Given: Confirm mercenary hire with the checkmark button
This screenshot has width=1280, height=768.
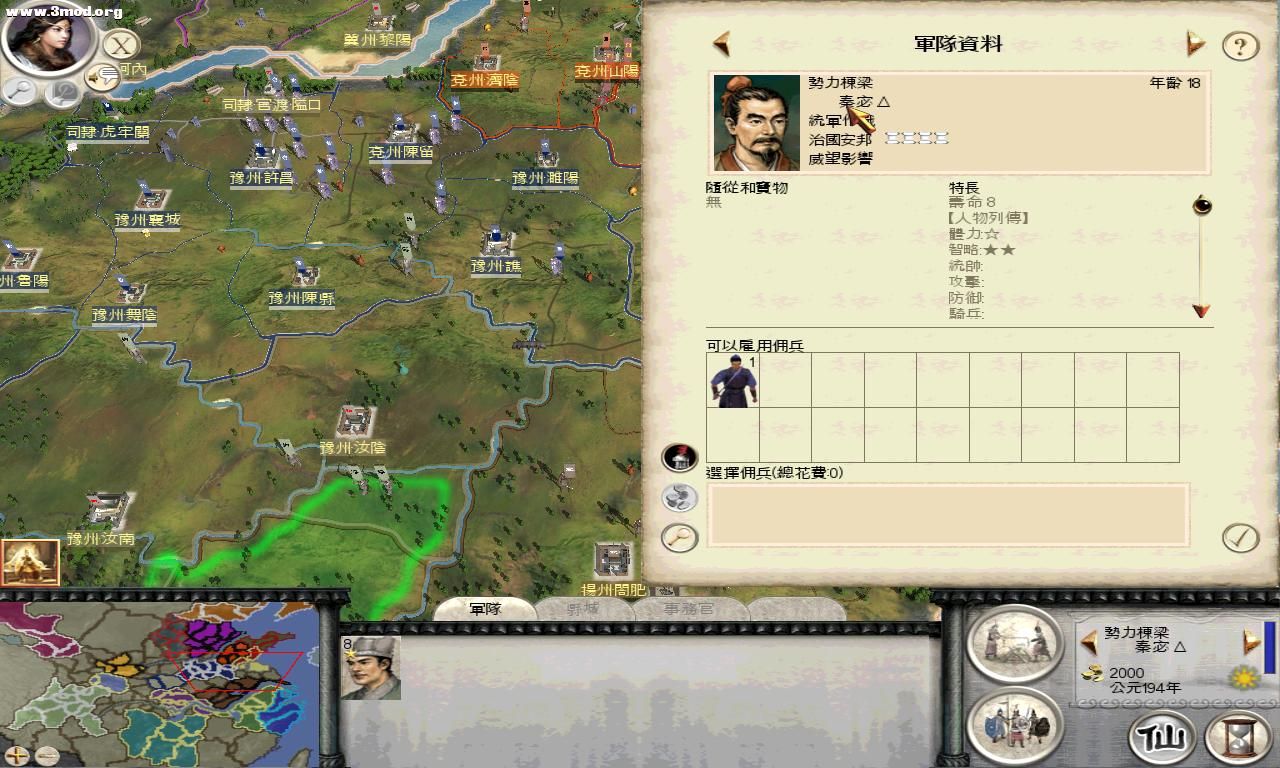Looking at the screenshot, I should 1240,538.
